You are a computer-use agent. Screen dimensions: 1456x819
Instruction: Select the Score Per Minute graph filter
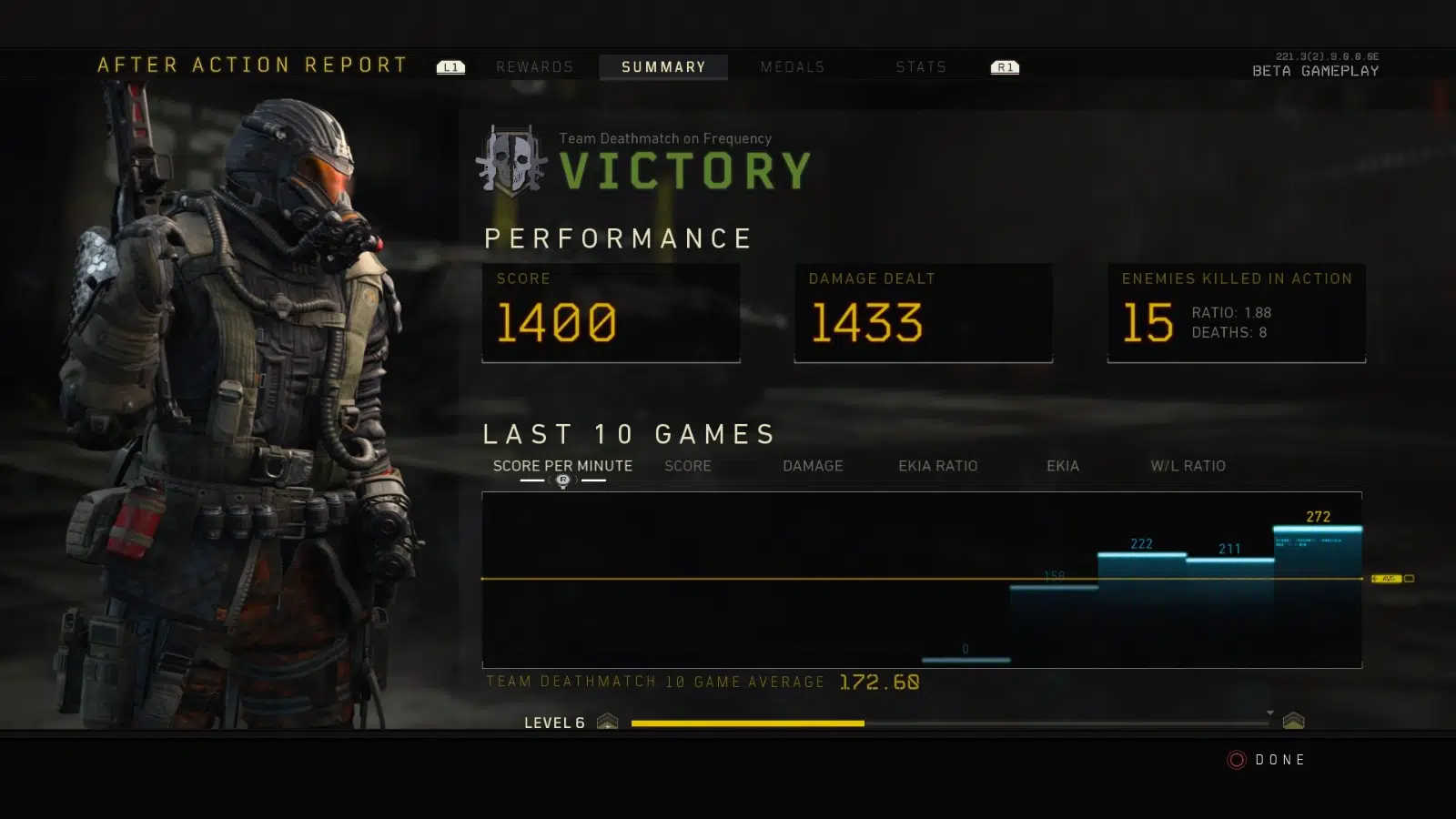(562, 466)
